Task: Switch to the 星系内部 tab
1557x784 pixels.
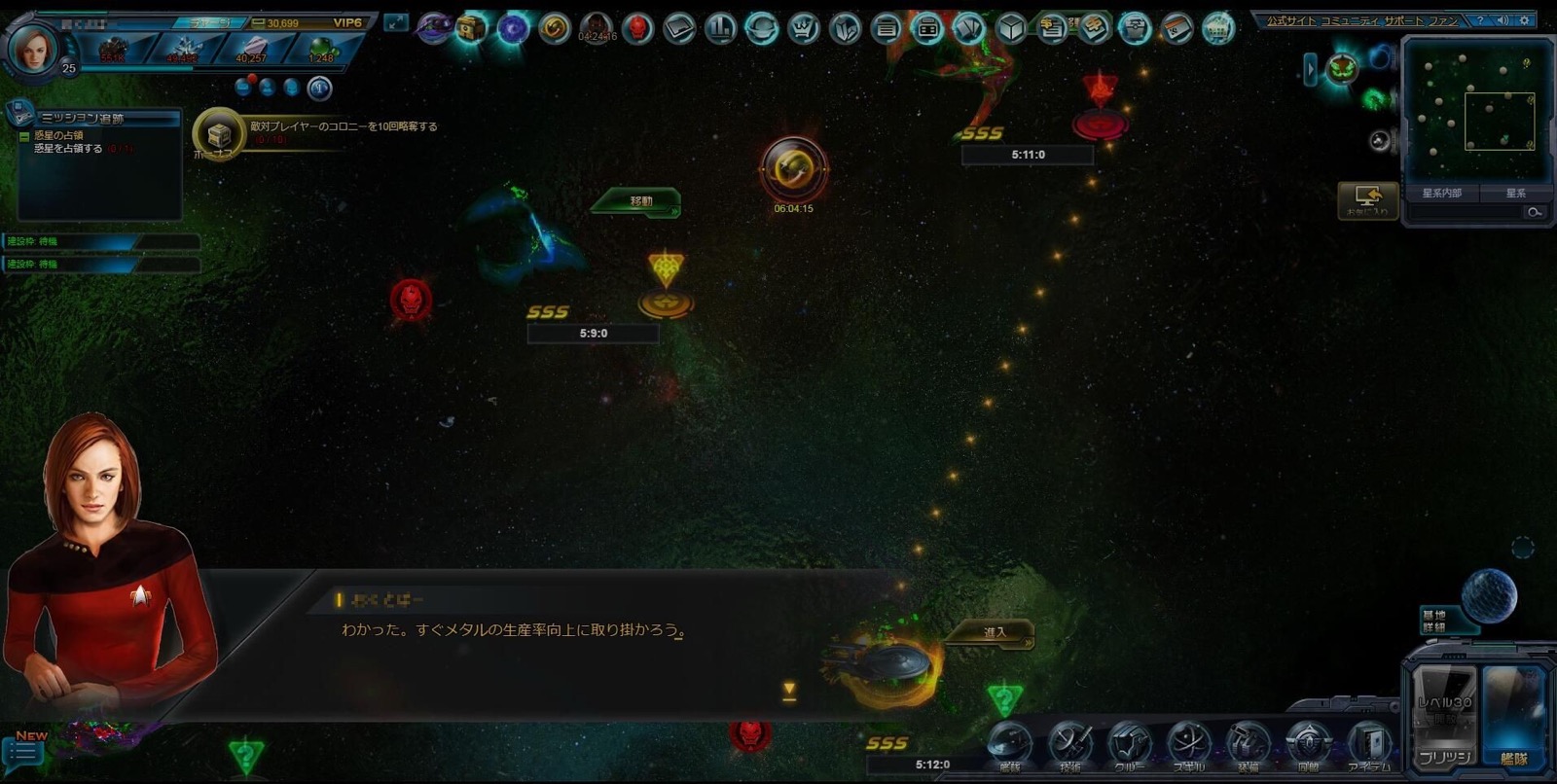Action: (x=1440, y=193)
